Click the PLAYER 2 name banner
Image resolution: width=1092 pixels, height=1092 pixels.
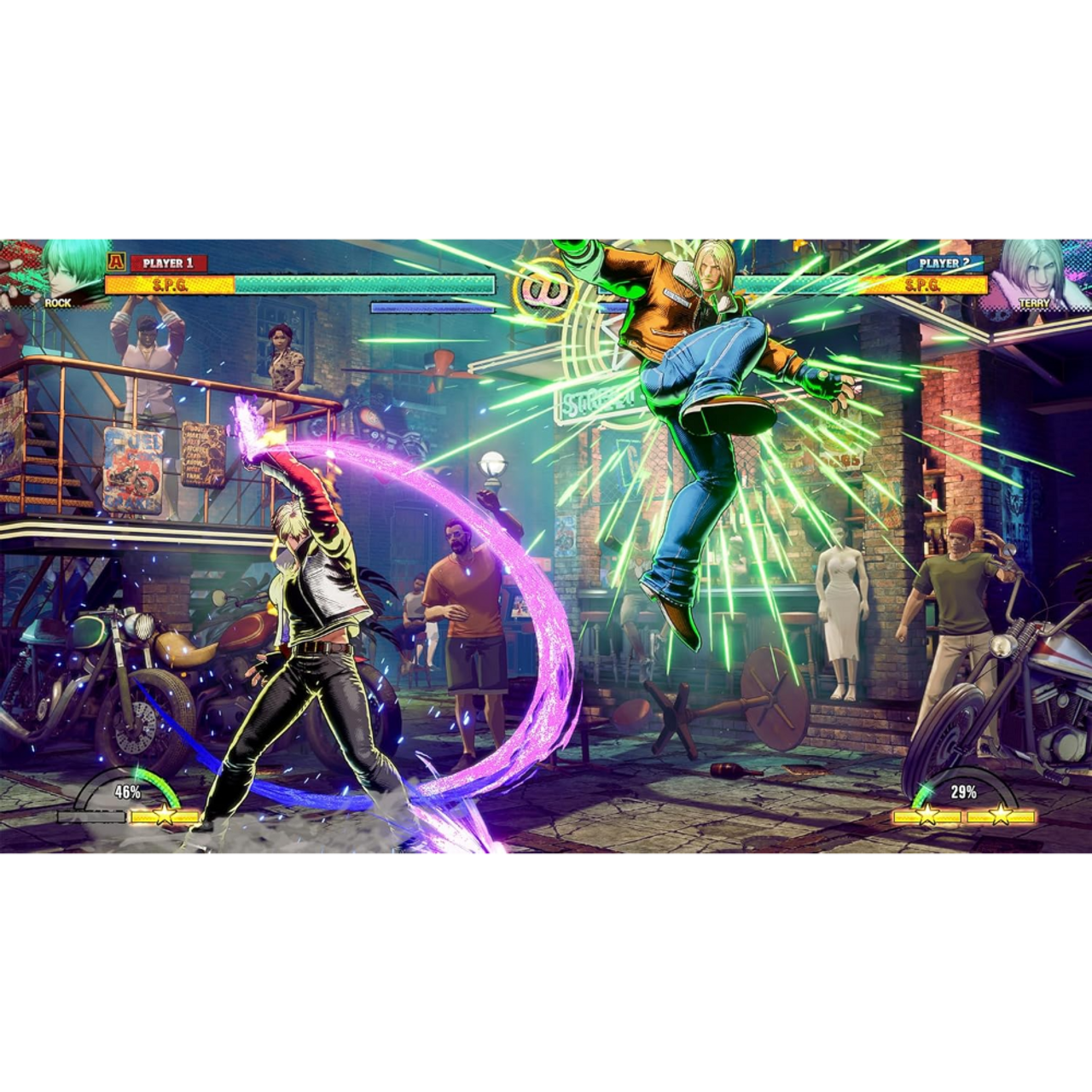point(945,263)
